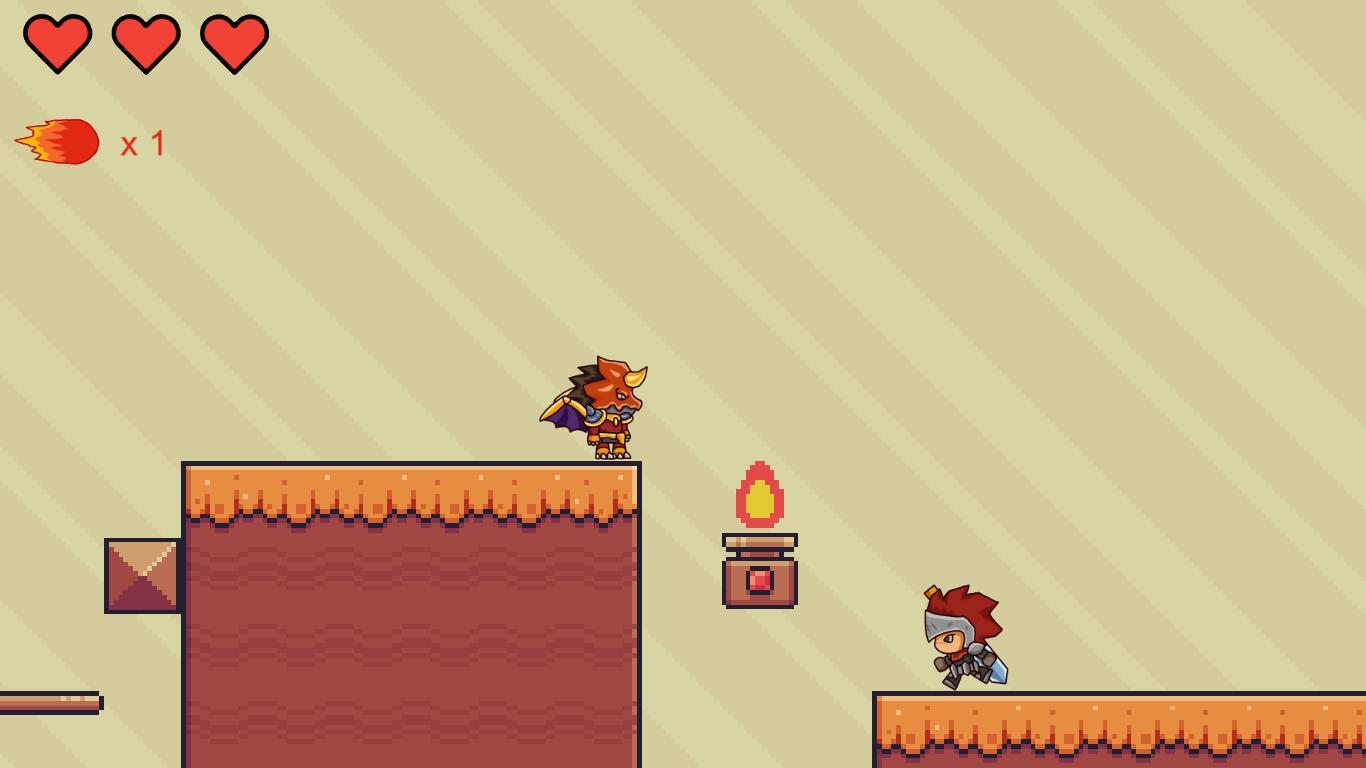
Task: Select the fireball ammo icon
Action: (58, 141)
